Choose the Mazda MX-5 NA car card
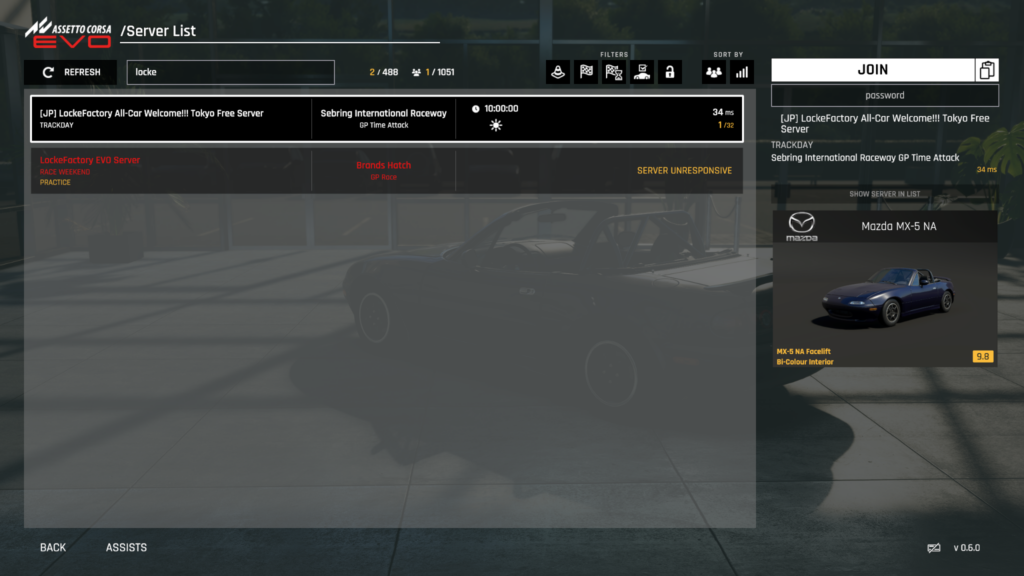 point(884,288)
